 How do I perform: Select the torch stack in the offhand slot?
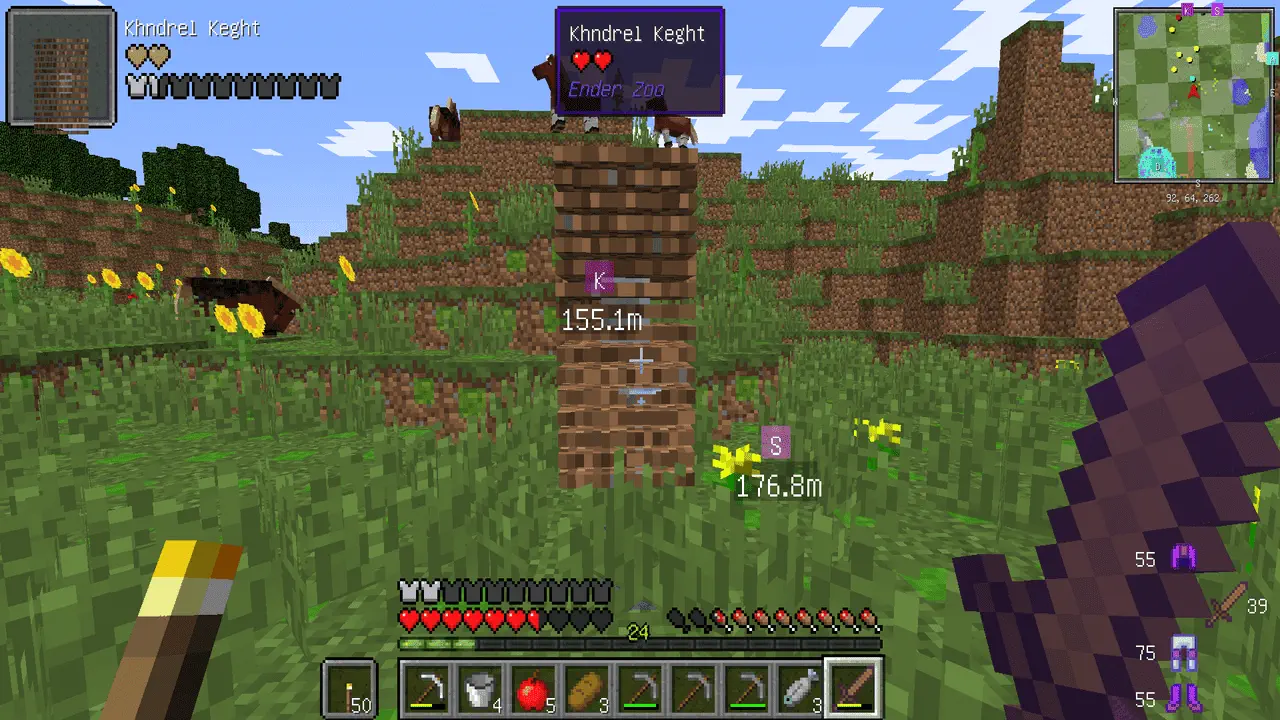[x=349, y=689]
